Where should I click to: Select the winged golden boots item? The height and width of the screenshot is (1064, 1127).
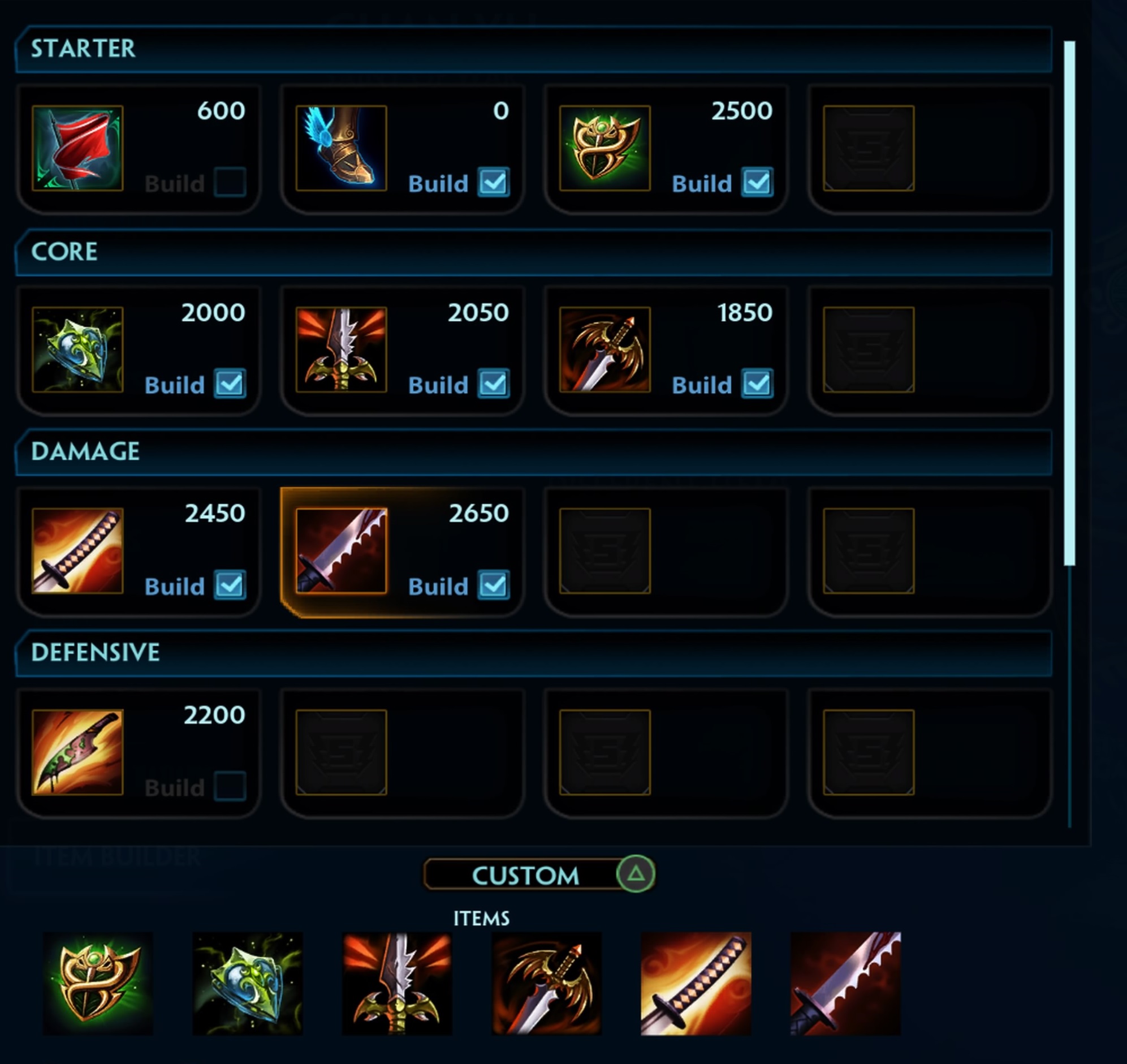(342, 148)
